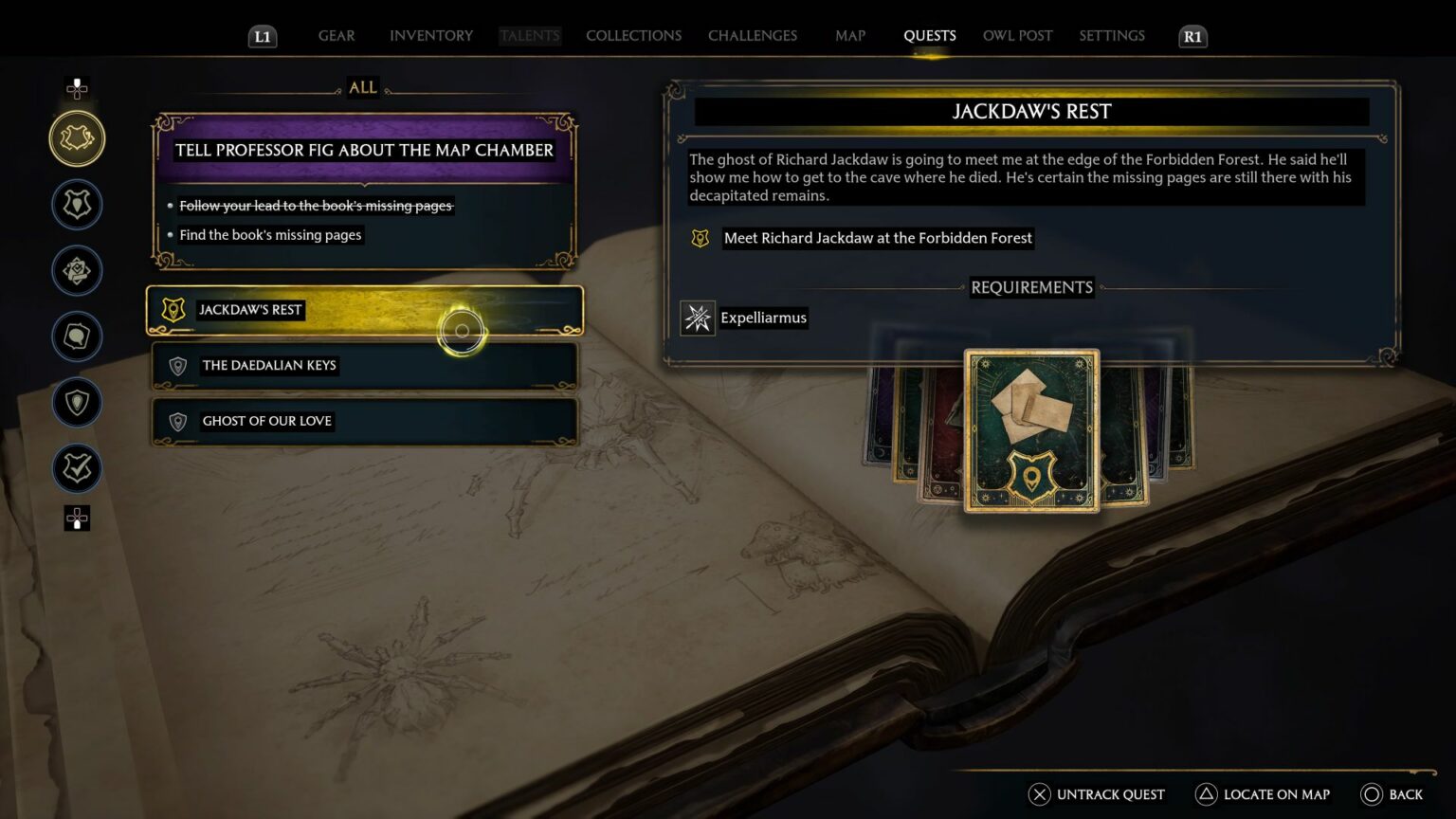Click the d-pad icon above the sidebar
Image resolution: width=1456 pixels, height=819 pixels.
77,89
